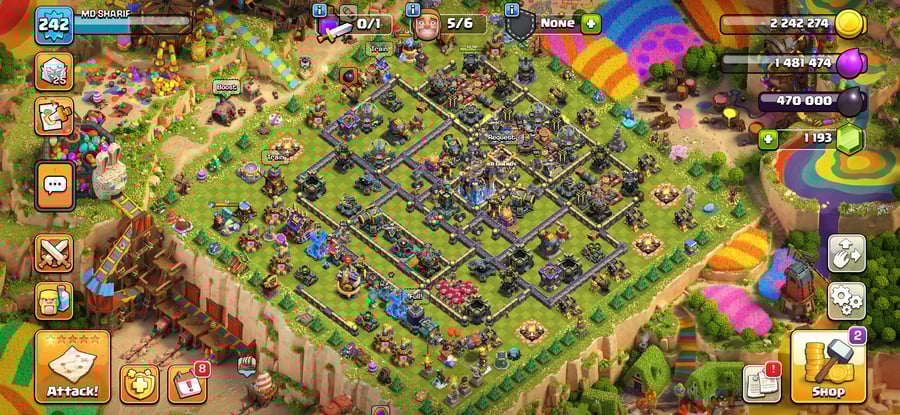
Task: Open the cube icon under the level badge
Action: [x=53, y=72]
